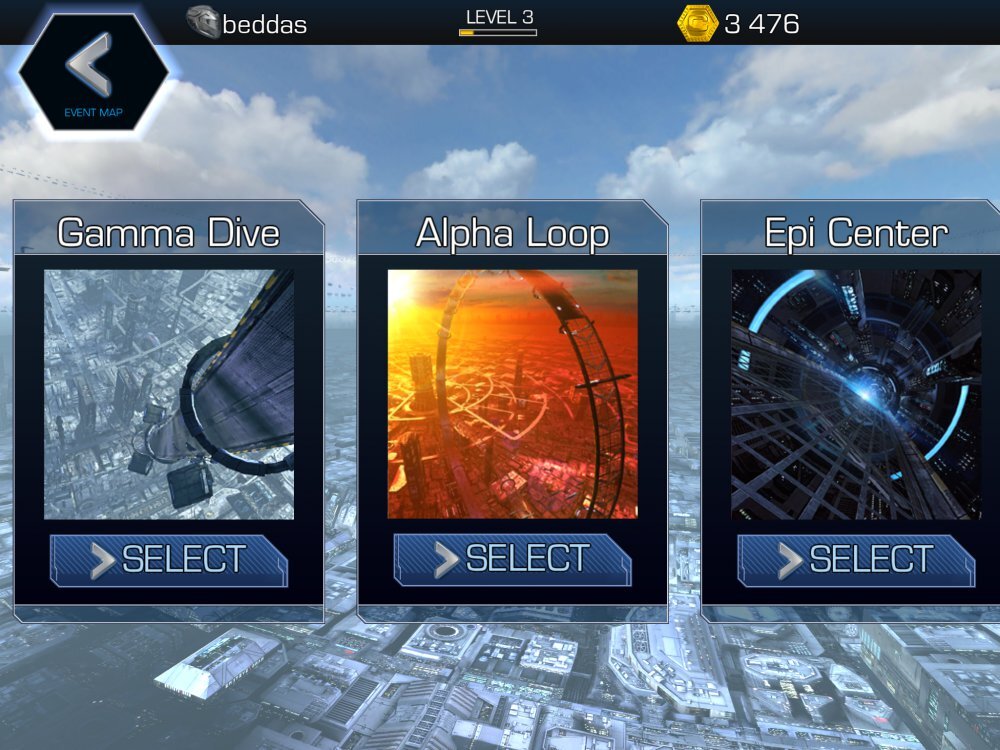Tap the Epi Center tunnel thumbnail
Viewport: 1000px width, 750px height.
857,394
